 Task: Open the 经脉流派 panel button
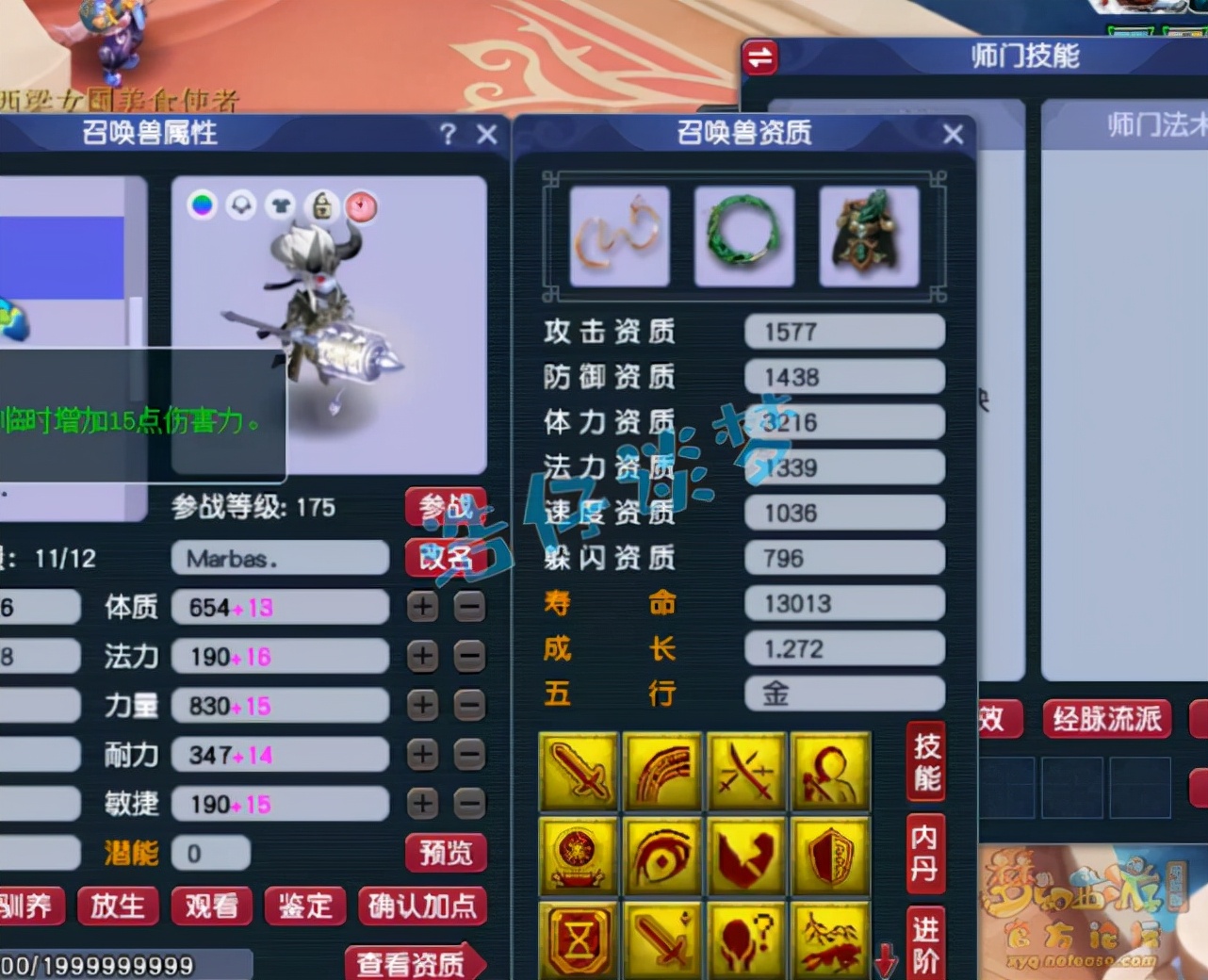1105,719
